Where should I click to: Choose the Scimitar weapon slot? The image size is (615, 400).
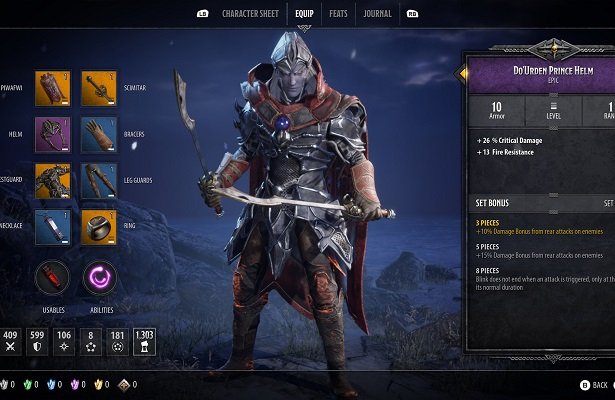(x=99, y=88)
